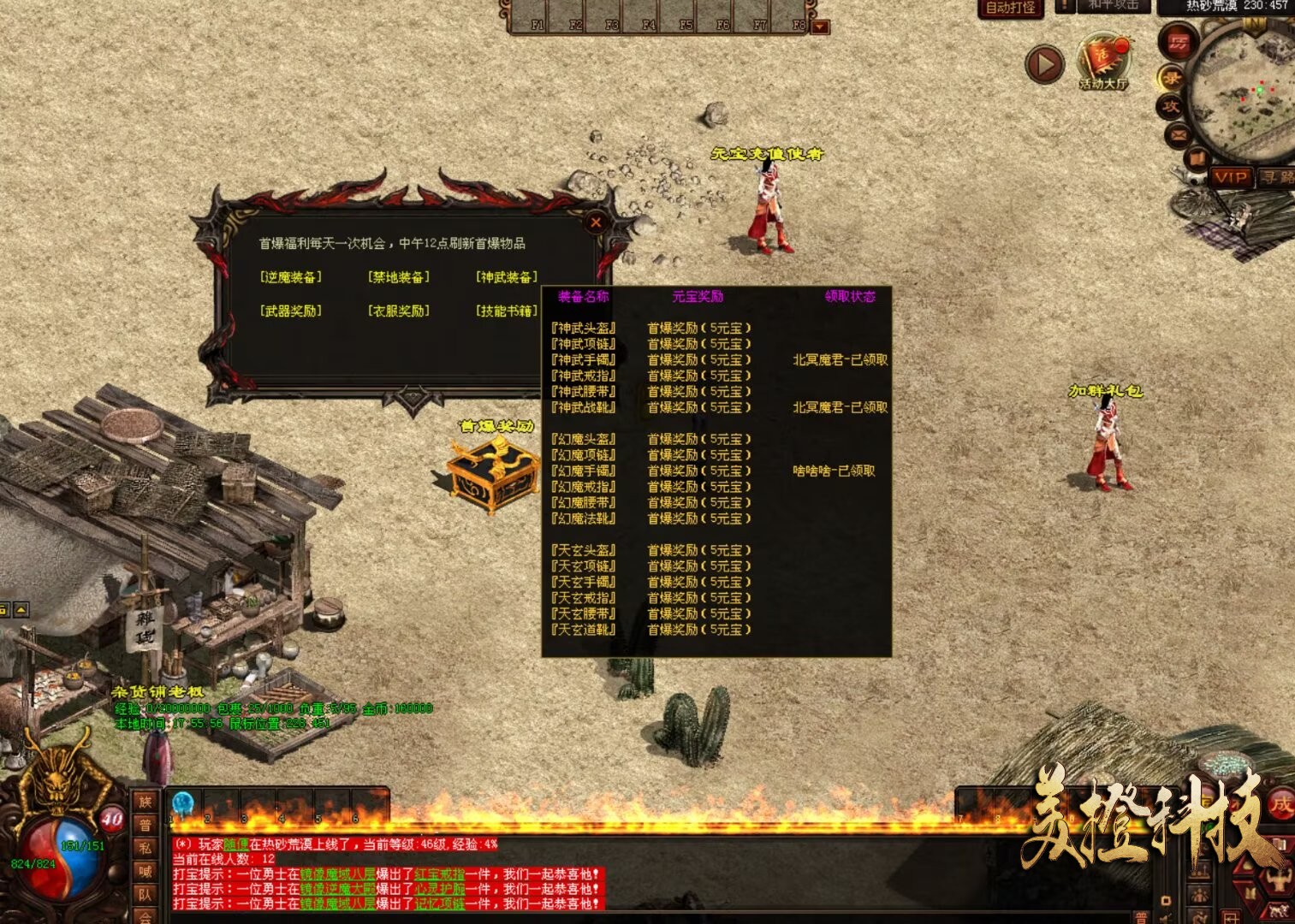This screenshot has height=924, width=1295.
Task: Open the 成 achievement round button
Action: (x=1280, y=805)
